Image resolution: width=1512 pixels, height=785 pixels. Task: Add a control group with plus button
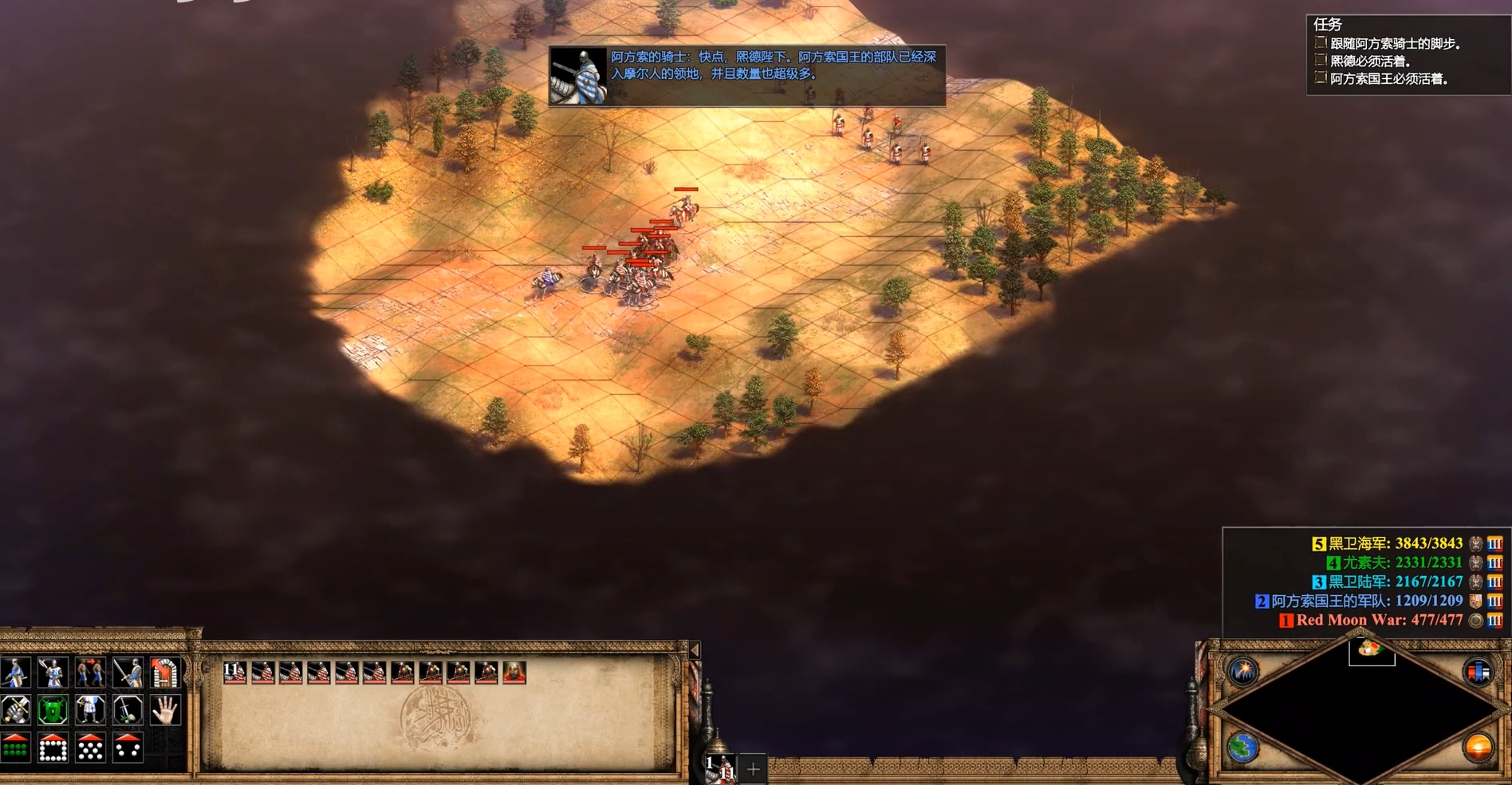(753, 769)
